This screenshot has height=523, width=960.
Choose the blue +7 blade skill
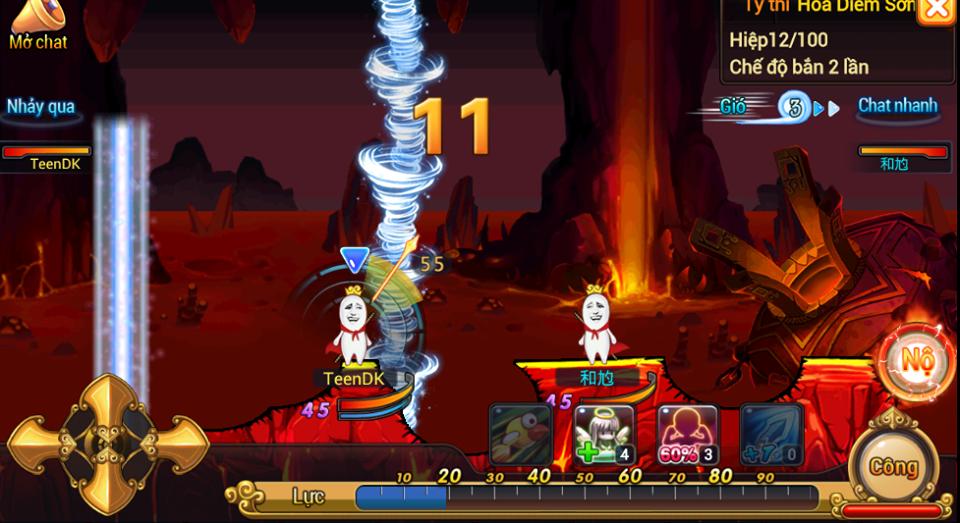pyautogui.click(x=772, y=435)
